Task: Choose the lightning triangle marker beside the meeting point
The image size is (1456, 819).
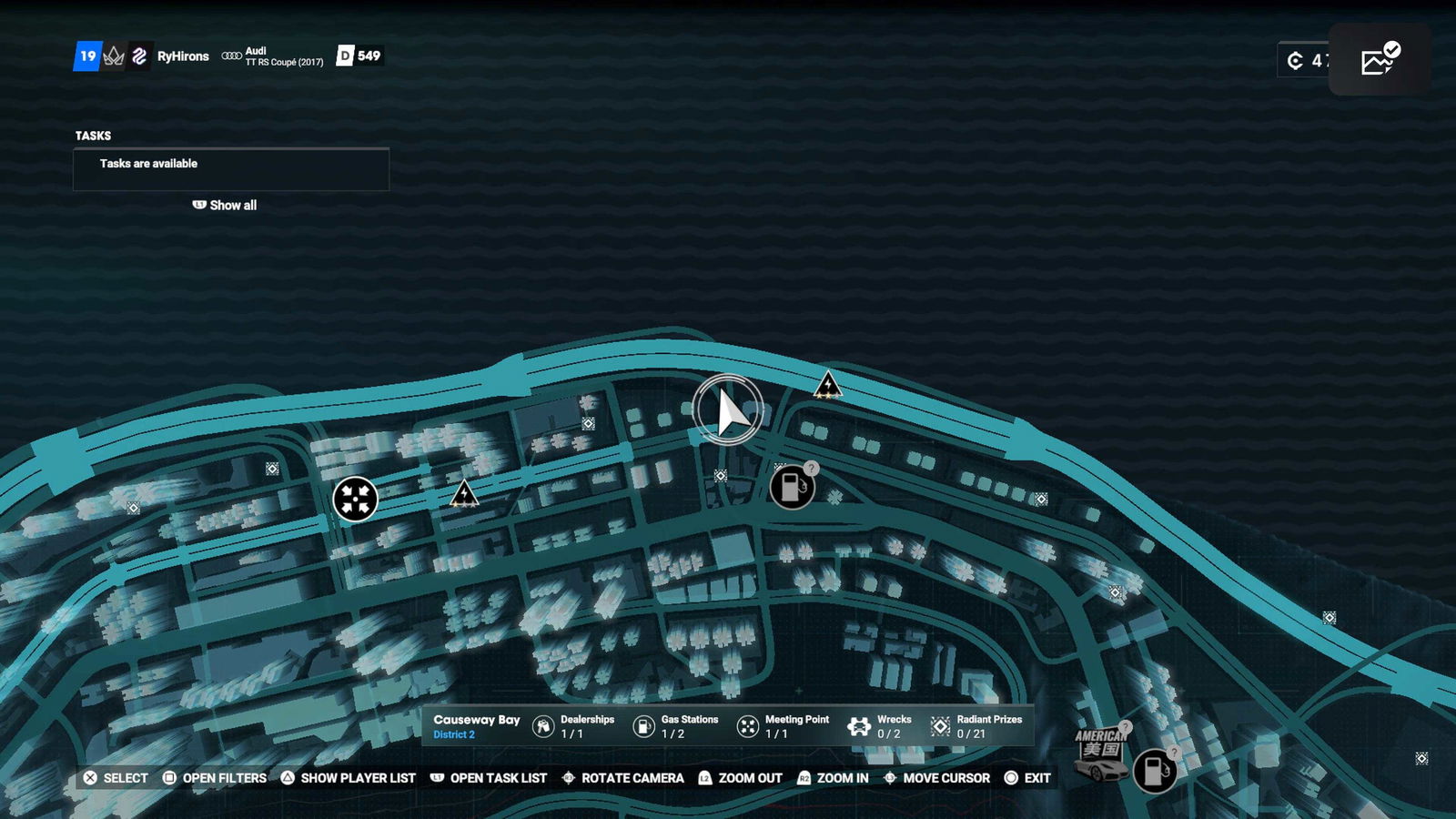Action: (x=464, y=493)
